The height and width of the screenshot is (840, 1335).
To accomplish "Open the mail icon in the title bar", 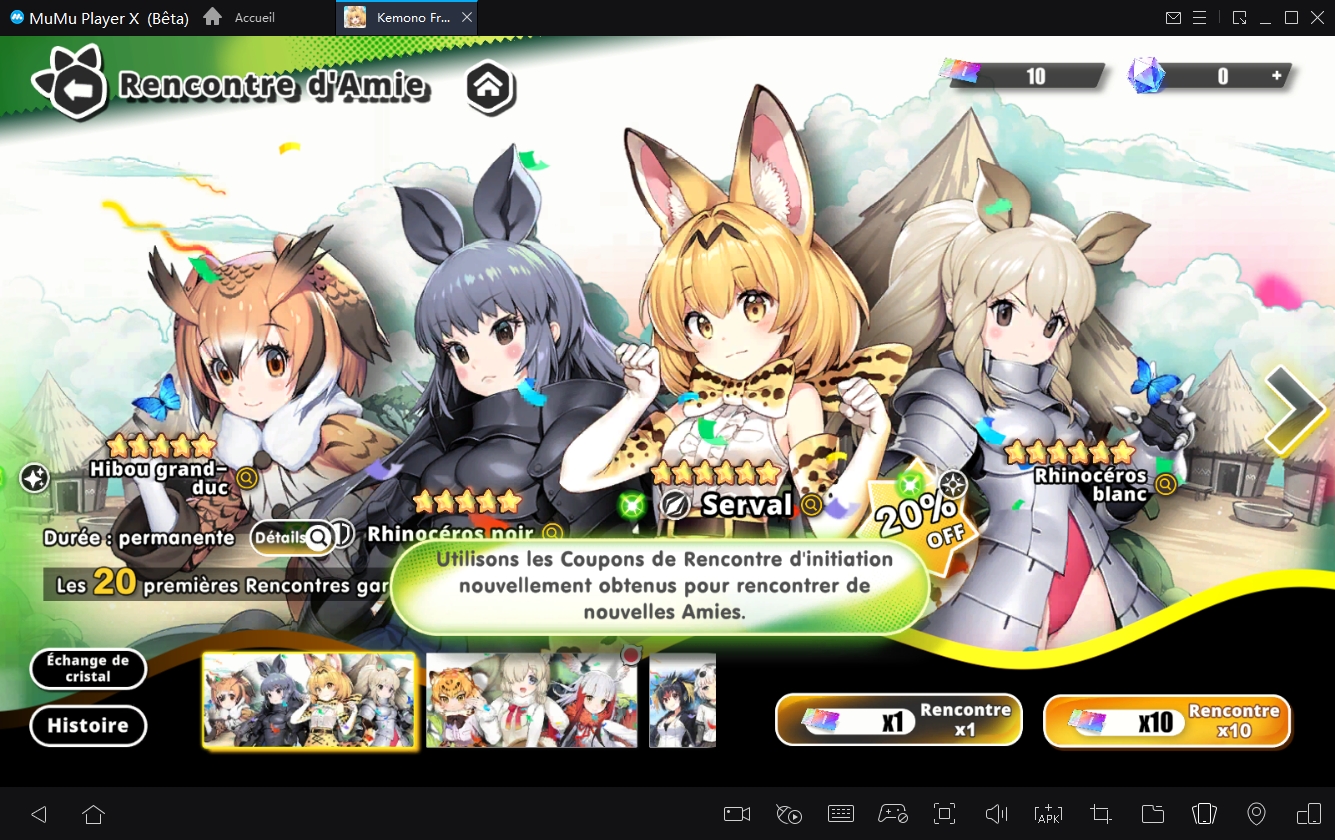I will (1173, 17).
